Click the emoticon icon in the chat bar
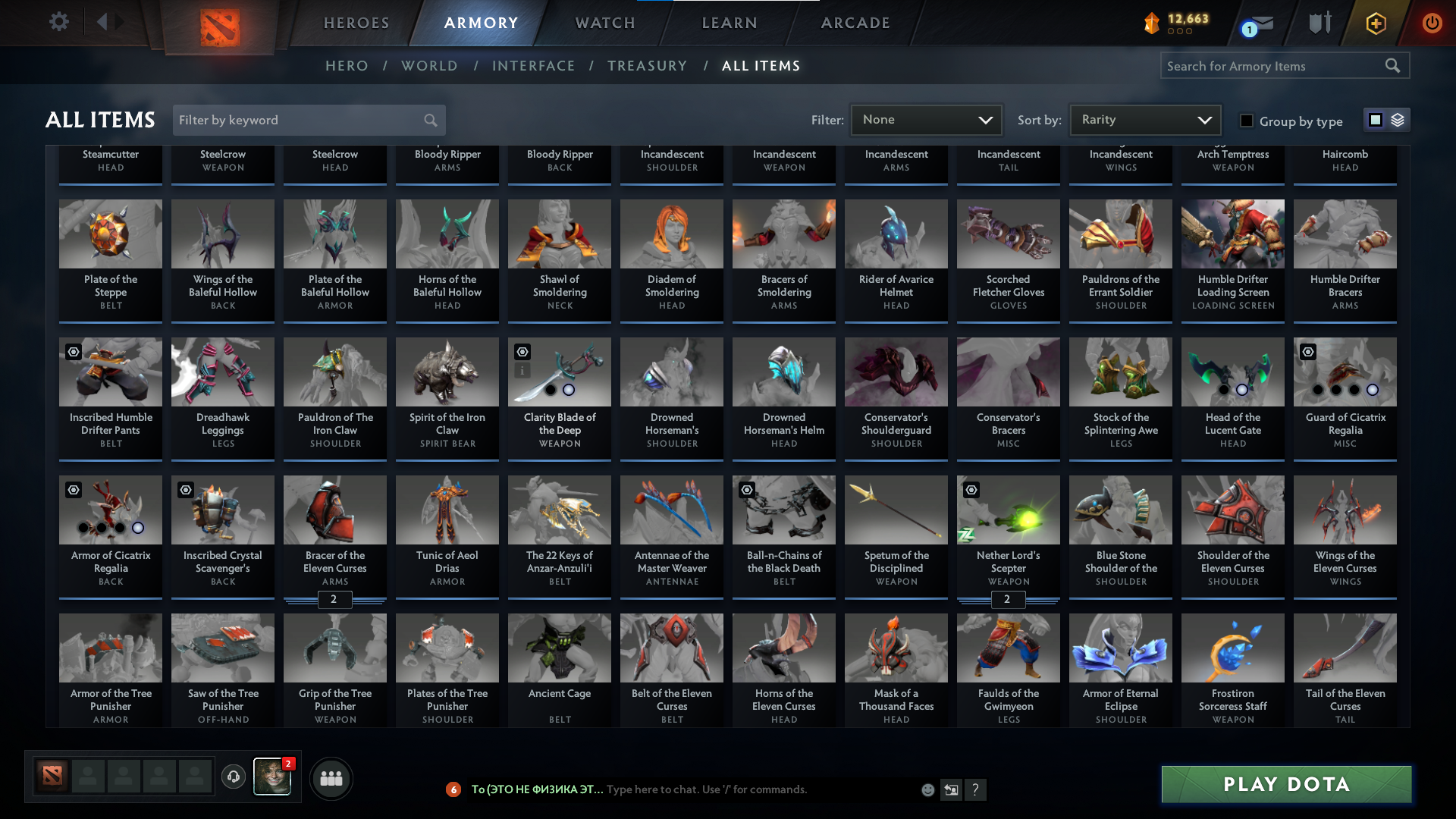 coord(927,789)
